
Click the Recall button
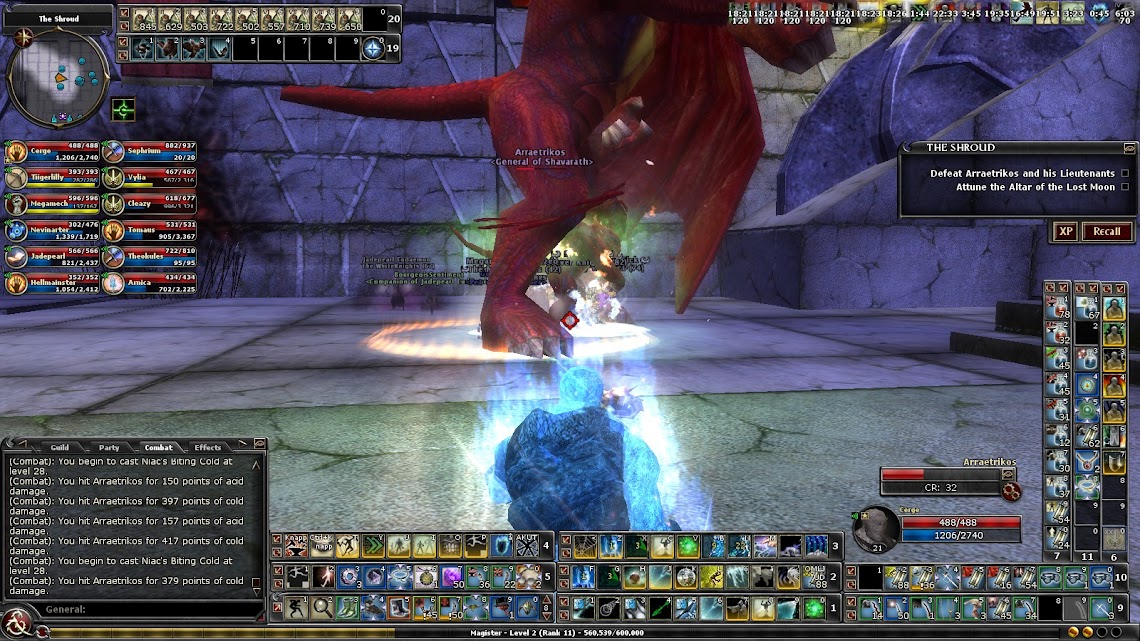coord(1106,231)
